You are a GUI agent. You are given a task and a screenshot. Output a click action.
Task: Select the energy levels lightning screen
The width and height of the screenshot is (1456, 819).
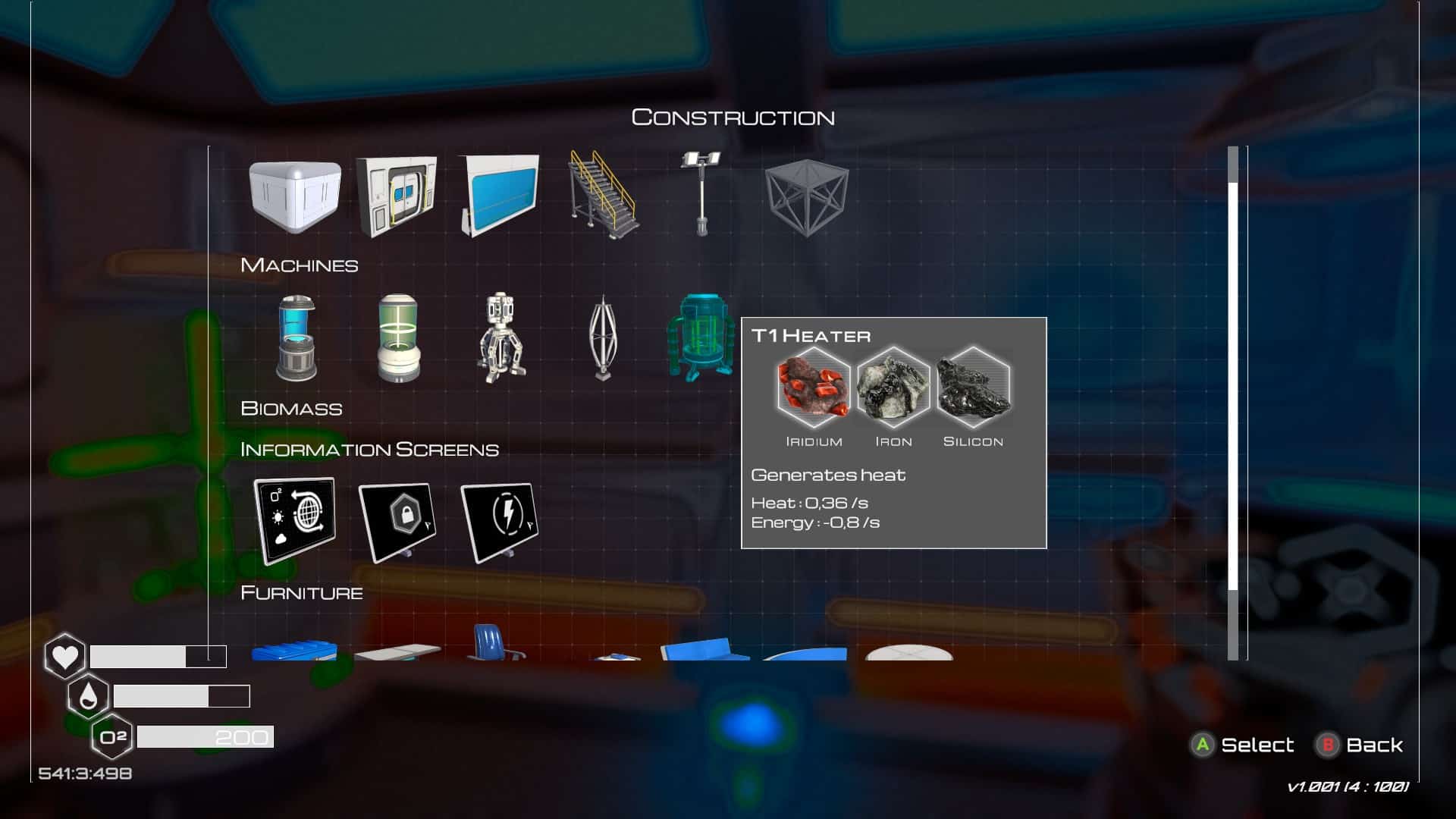(x=500, y=522)
